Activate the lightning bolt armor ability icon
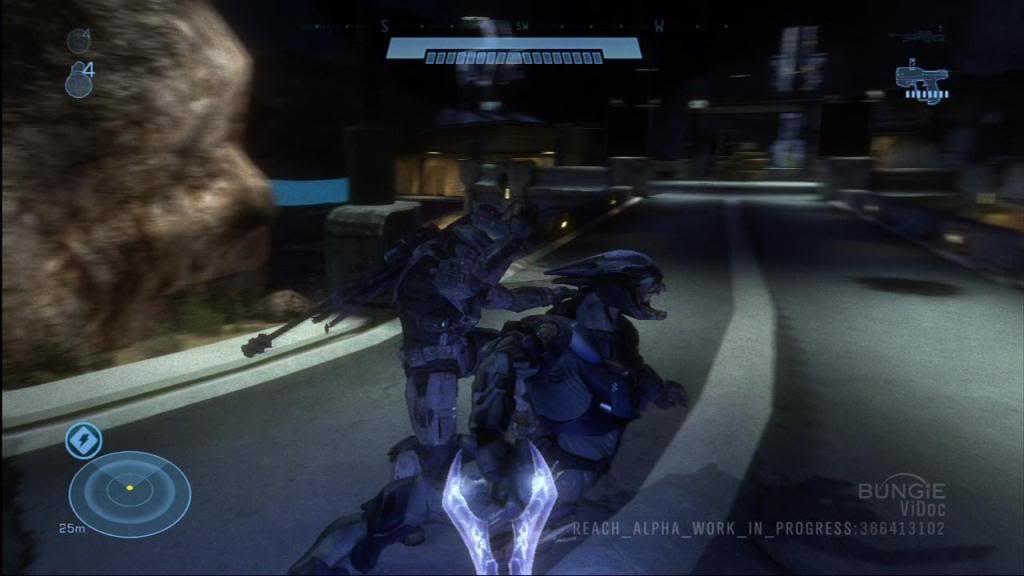1024x576 pixels. point(82,440)
